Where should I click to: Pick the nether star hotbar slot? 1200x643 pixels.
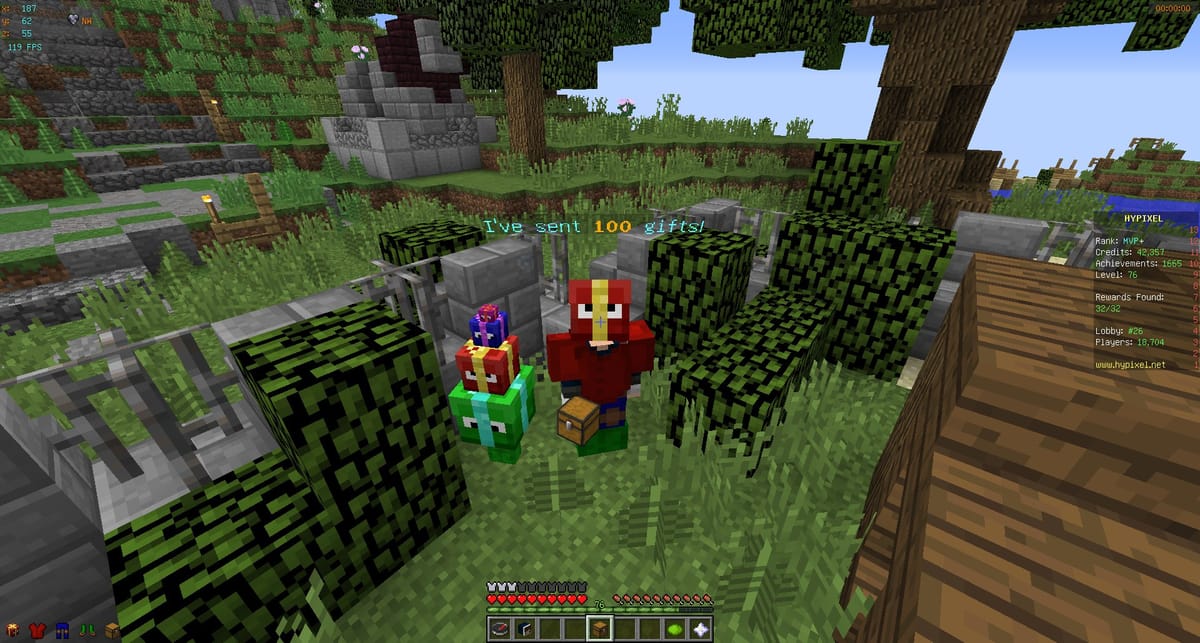click(x=700, y=628)
